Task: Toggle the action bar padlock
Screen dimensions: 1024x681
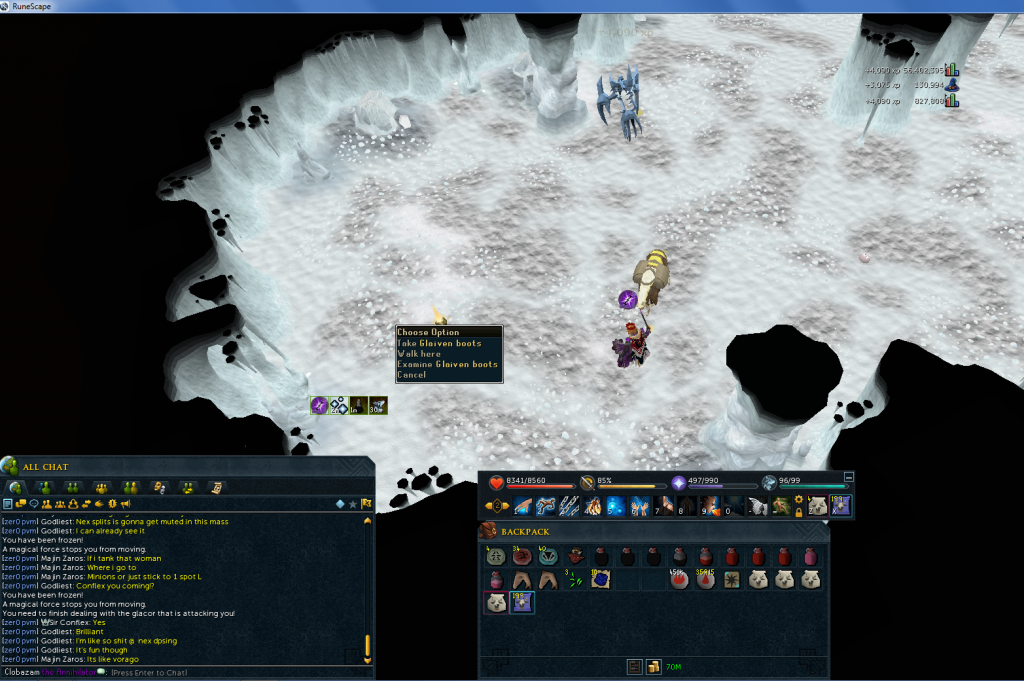Action: [798, 512]
